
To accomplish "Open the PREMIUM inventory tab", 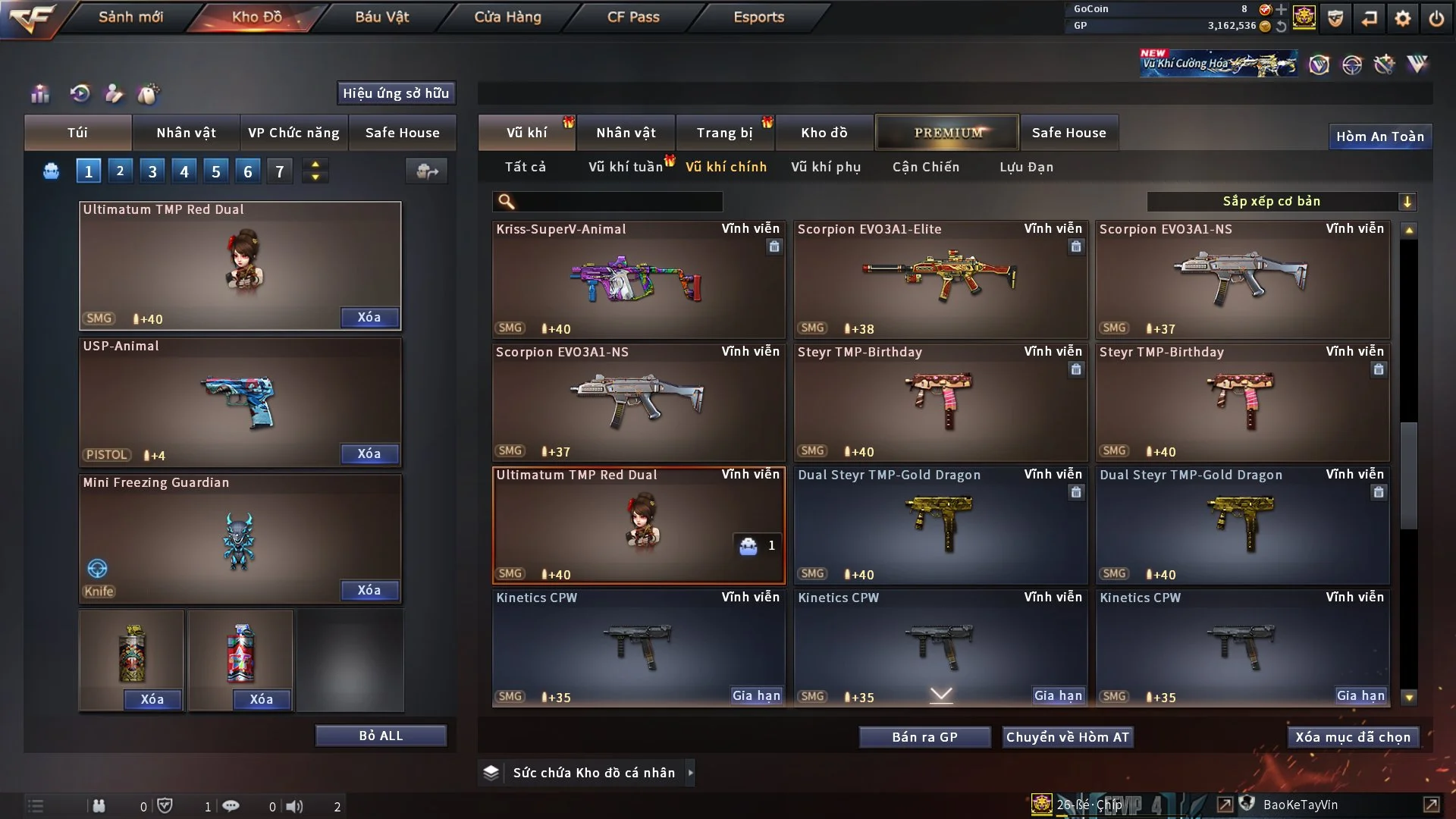I will (x=947, y=133).
